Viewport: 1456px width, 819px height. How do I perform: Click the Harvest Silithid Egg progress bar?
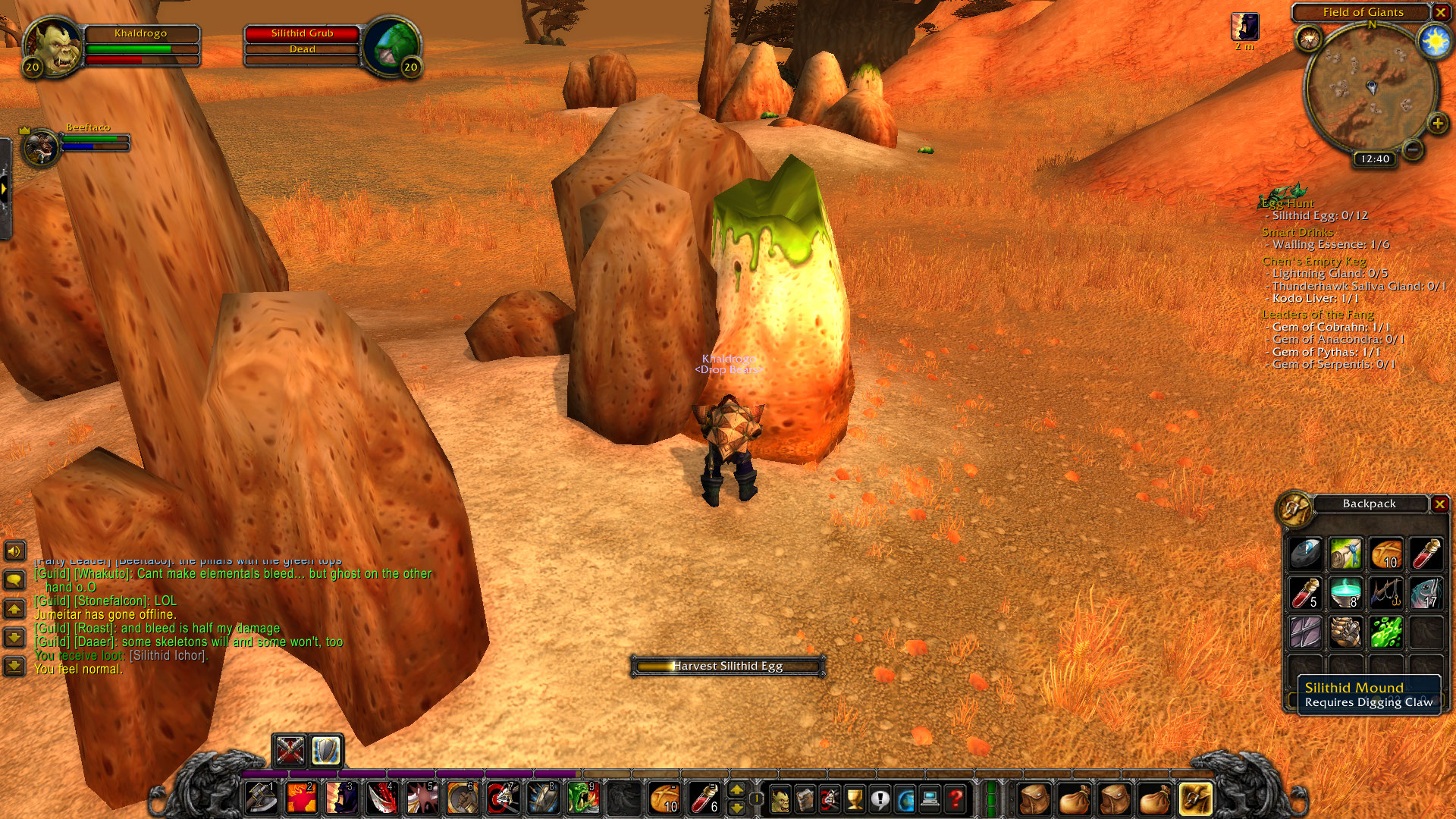726,667
